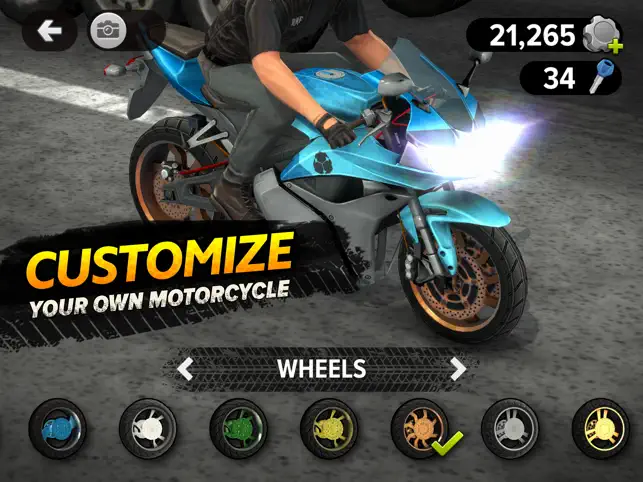Image resolution: width=643 pixels, height=482 pixels.
Task: Switch to the previous customization category arrow
Action: click(184, 368)
